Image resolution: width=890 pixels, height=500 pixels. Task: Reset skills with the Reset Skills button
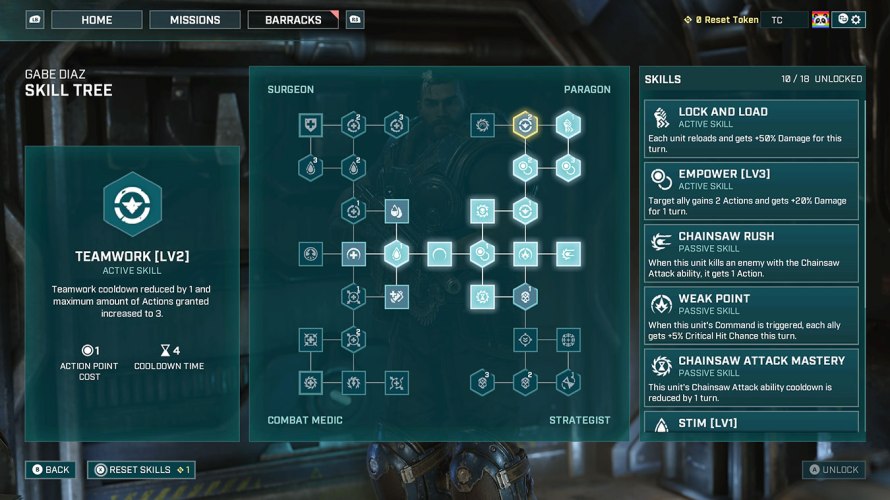pos(140,469)
